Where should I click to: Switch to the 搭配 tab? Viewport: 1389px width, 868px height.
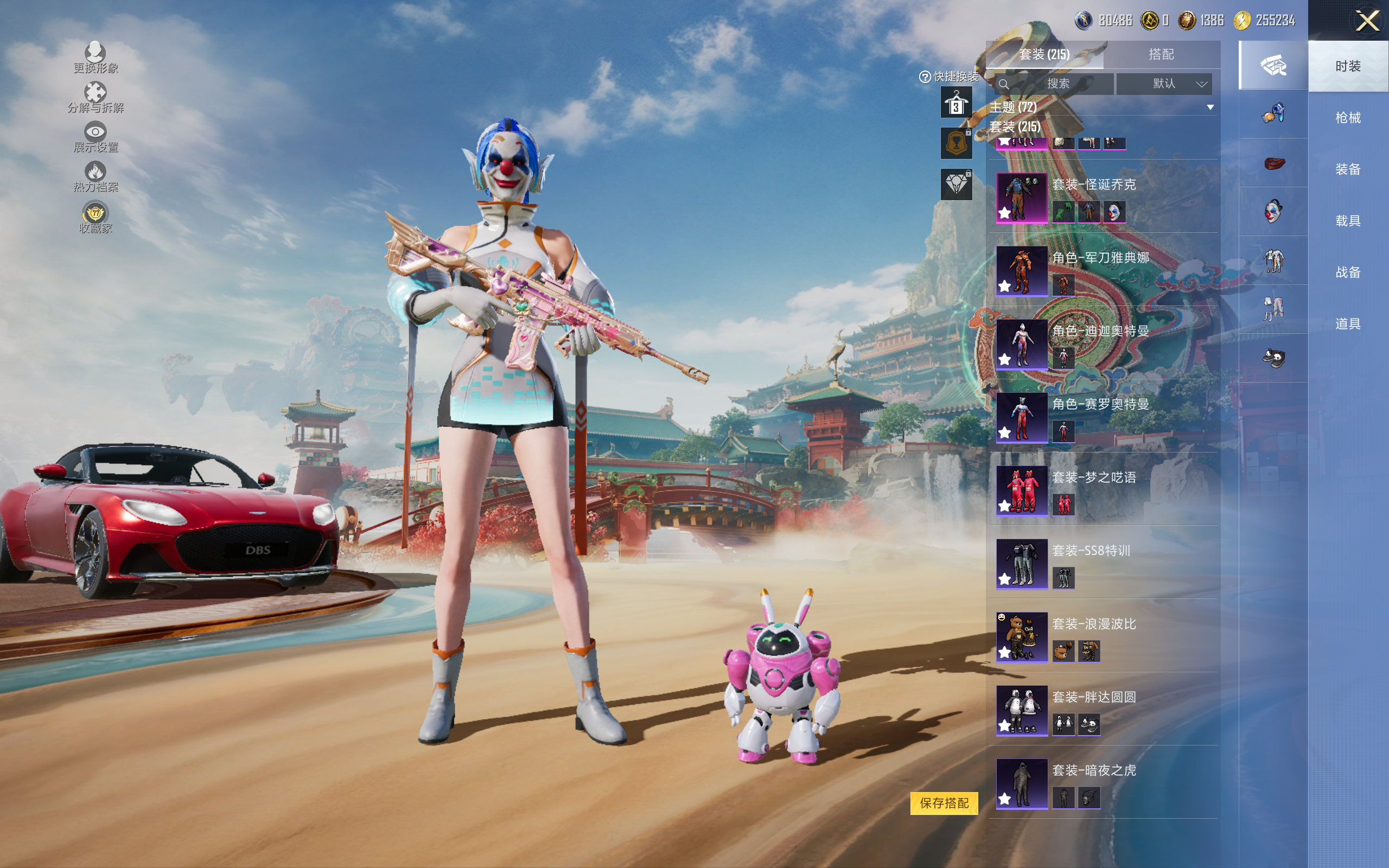pos(1161,55)
